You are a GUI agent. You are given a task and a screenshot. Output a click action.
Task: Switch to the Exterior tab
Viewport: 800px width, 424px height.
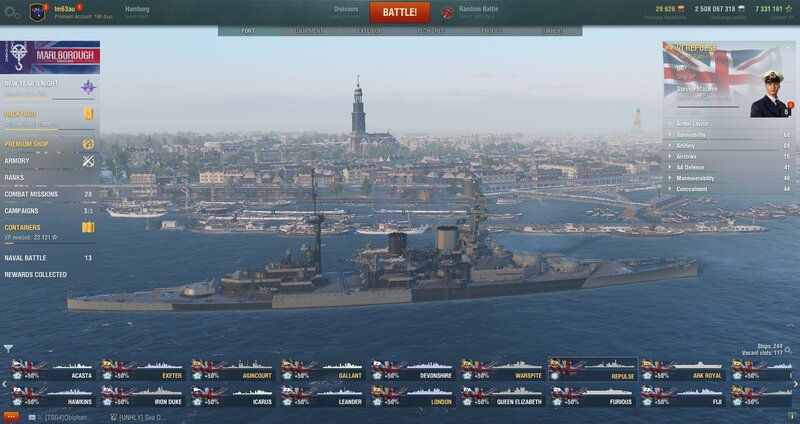click(370, 31)
